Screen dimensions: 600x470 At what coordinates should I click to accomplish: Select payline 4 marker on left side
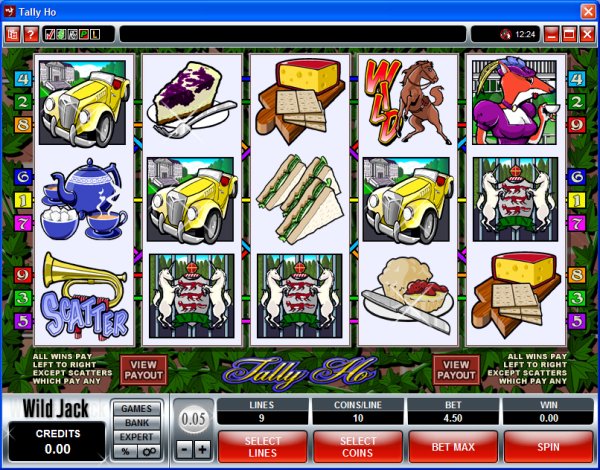[22, 78]
